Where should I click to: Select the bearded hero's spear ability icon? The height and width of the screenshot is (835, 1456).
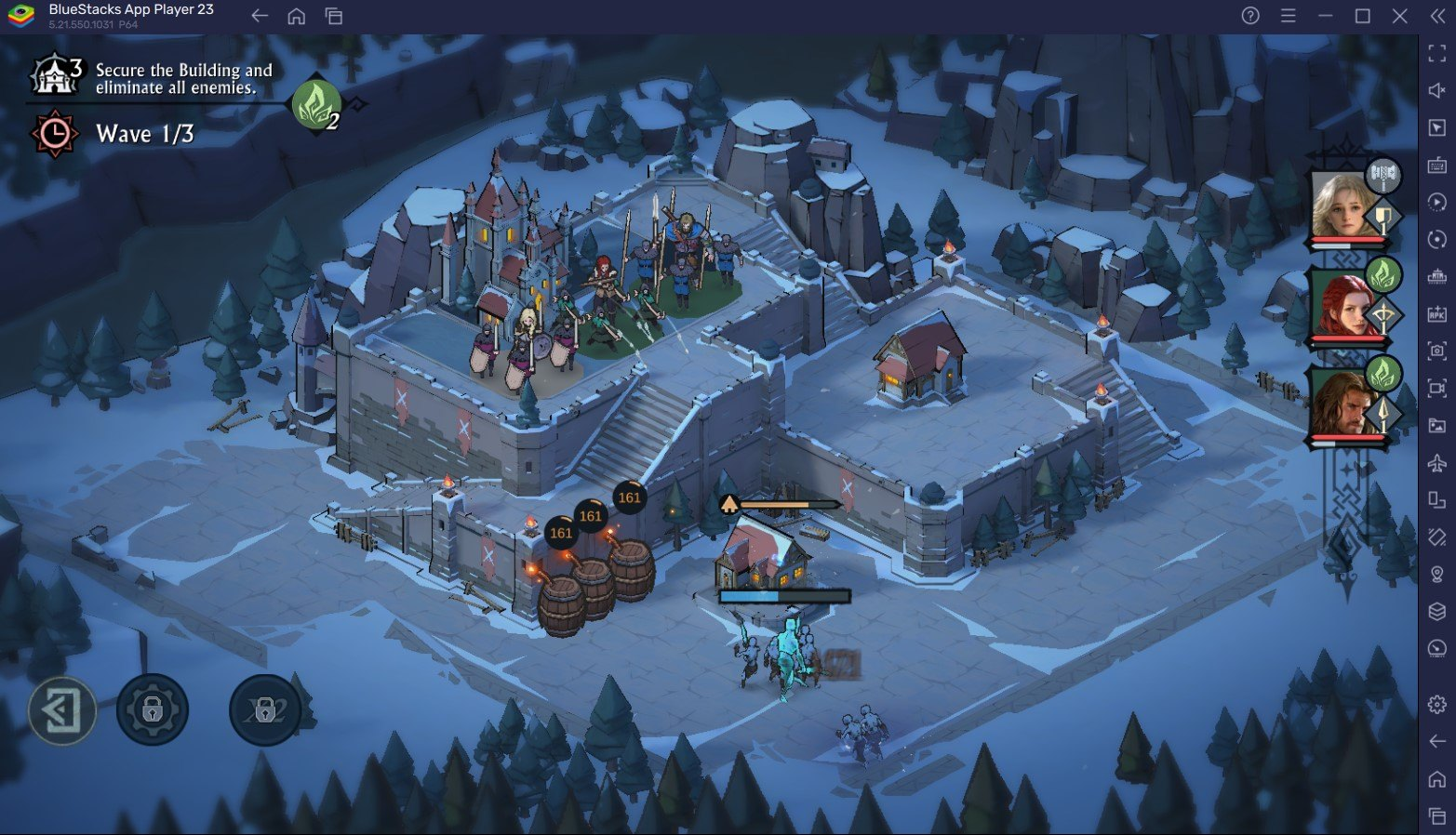click(1384, 415)
